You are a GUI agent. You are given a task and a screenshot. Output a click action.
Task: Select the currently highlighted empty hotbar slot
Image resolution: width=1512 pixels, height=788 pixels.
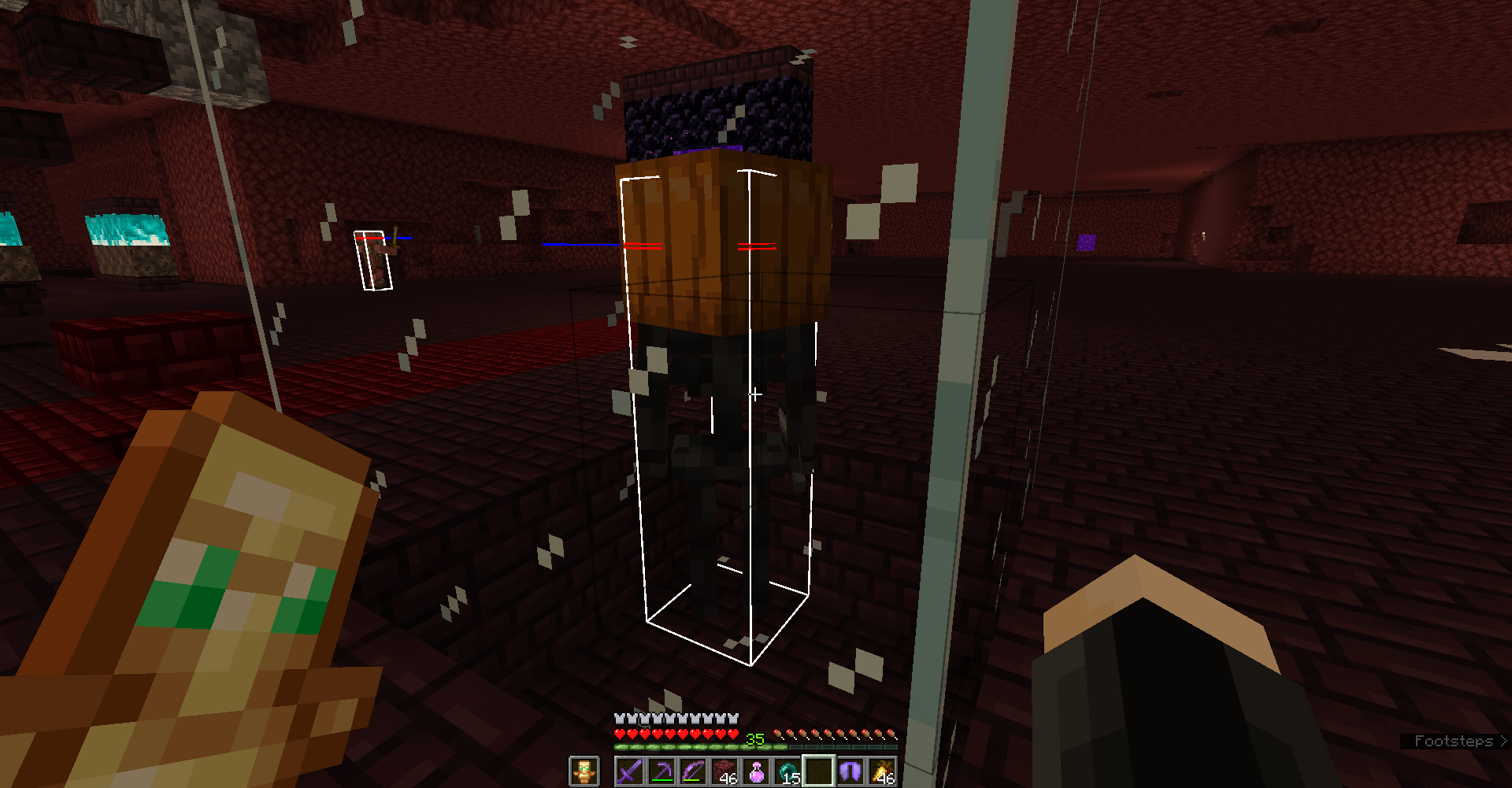819,770
